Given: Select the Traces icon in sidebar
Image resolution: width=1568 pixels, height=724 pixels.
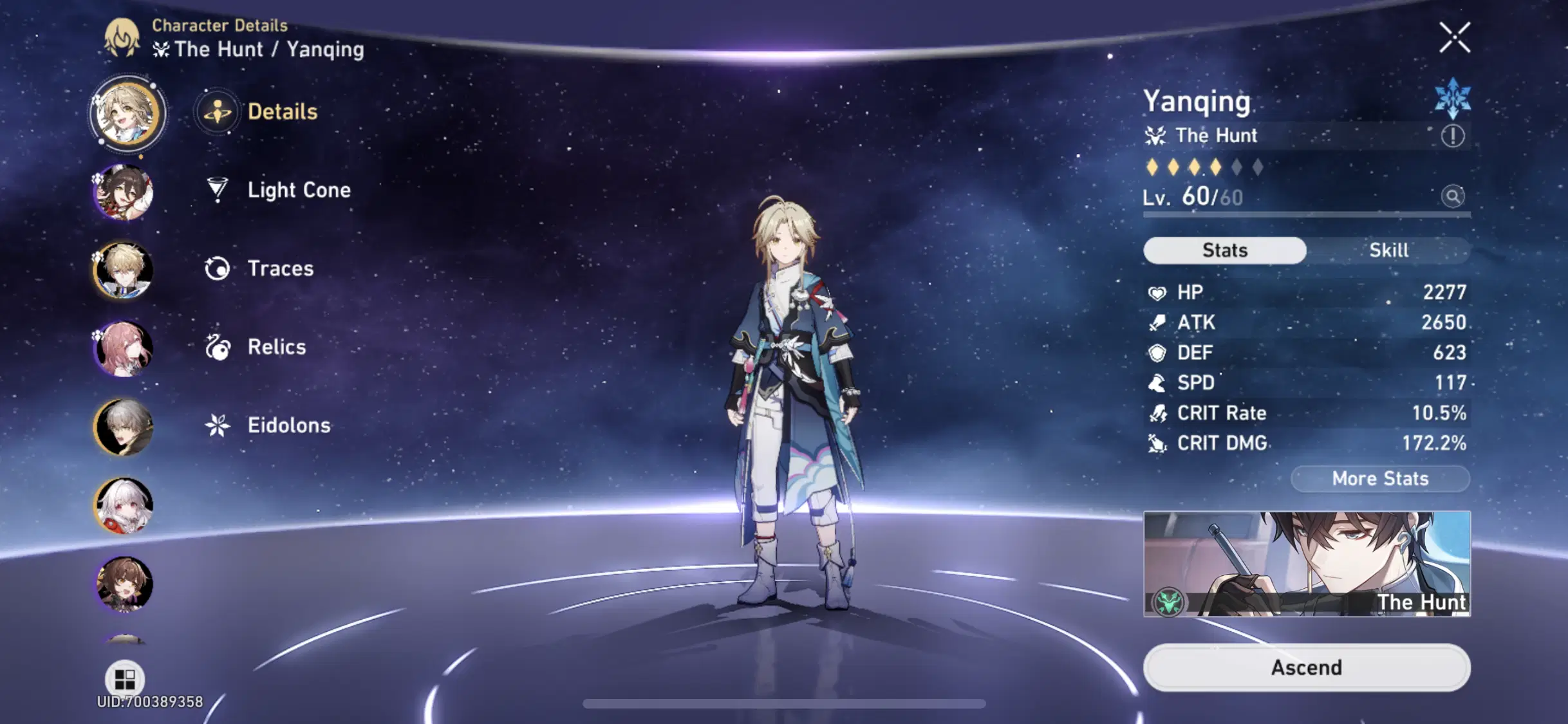Looking at the screenshot, I should tap(218, 268).
